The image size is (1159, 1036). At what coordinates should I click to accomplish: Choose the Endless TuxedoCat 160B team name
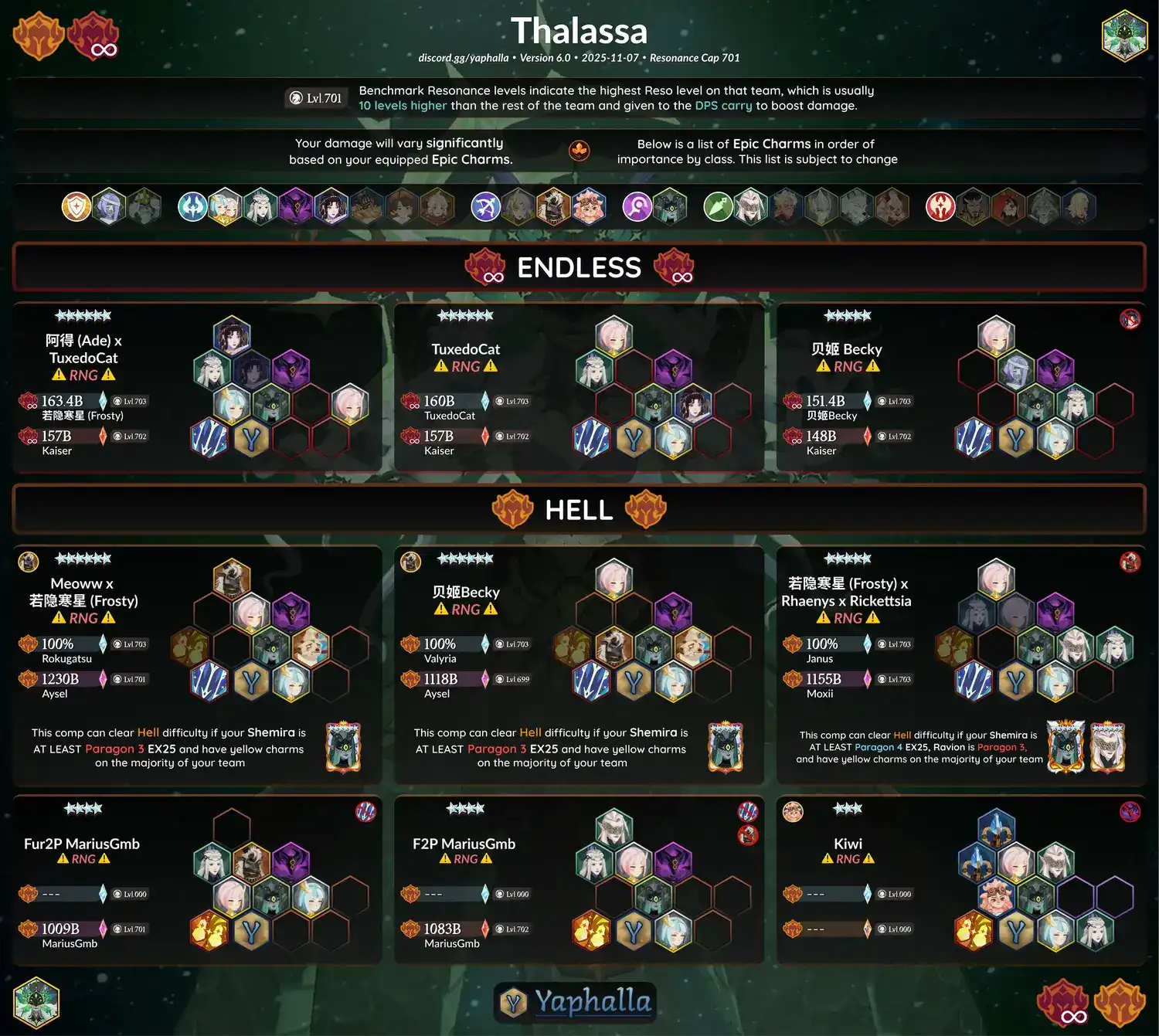coord(466,349)
